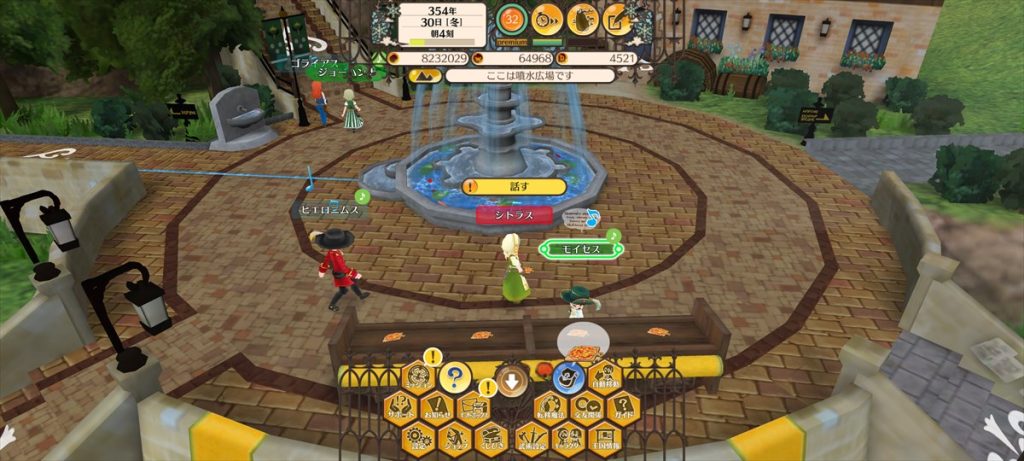Image resolution: width=1024 pixels, height=461 pixels.
Task: Tap the yellow 話す talk button
Action: (514, 187)
